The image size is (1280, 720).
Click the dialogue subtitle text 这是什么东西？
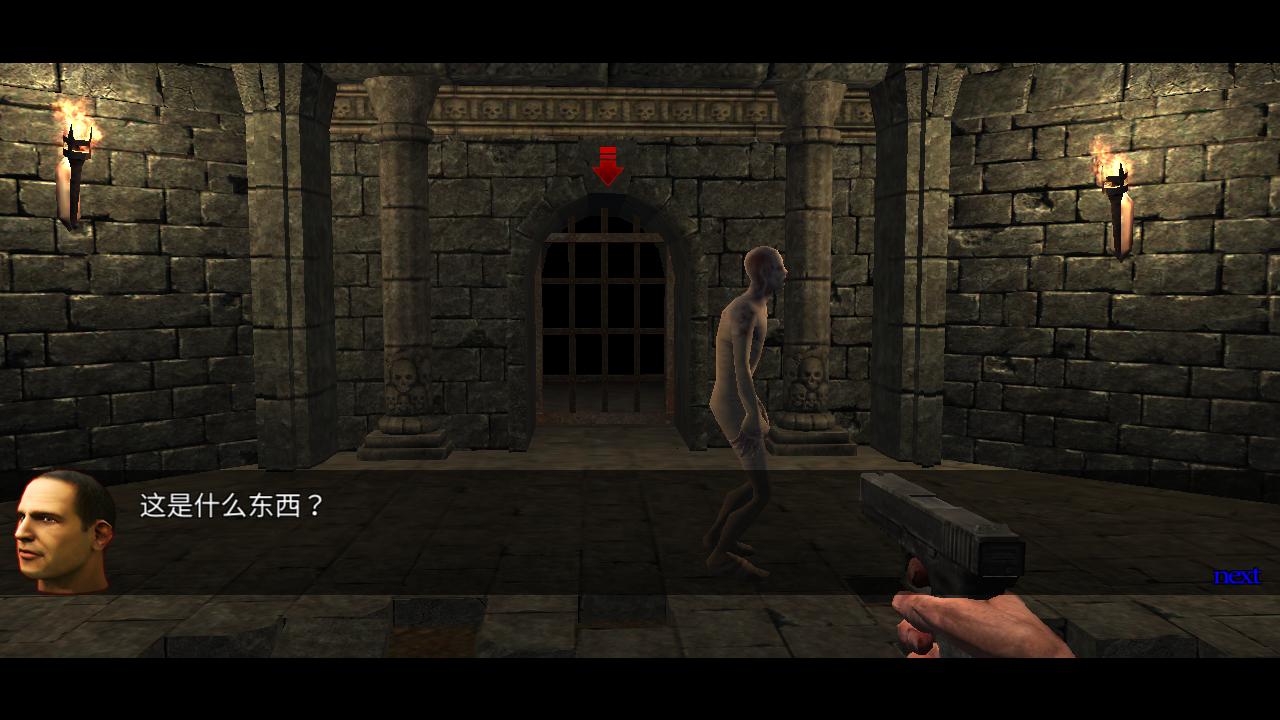coord(230,505)
